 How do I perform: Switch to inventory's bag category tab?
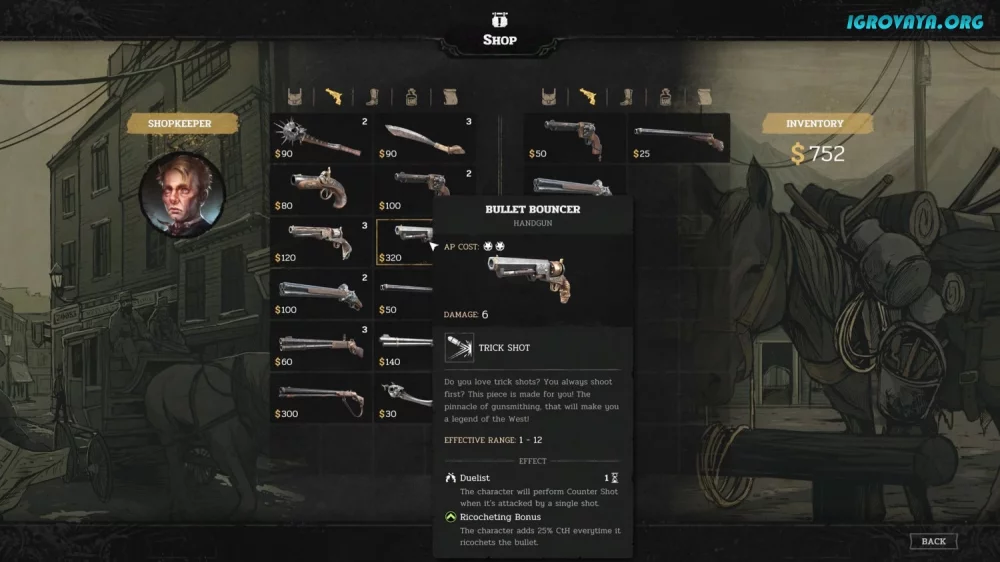(x=549, y=97)
